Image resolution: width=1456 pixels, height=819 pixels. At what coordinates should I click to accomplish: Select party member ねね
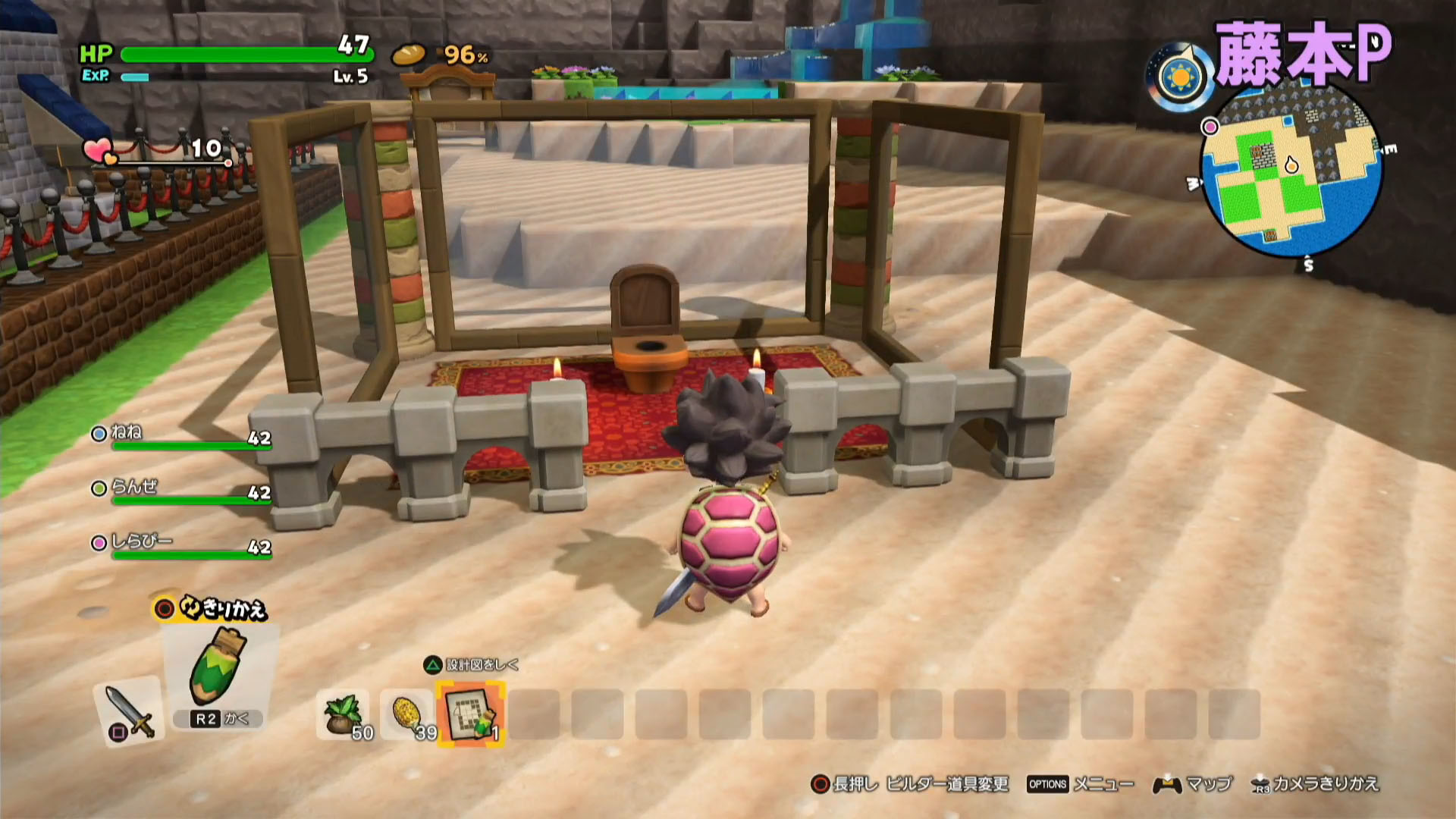126,432
